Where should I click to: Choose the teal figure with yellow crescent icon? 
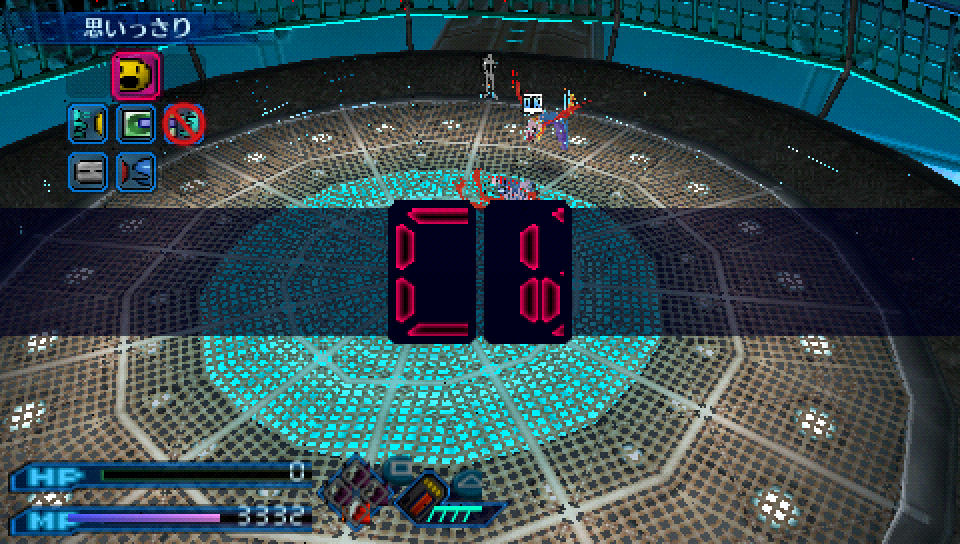[x=87, y=124]
